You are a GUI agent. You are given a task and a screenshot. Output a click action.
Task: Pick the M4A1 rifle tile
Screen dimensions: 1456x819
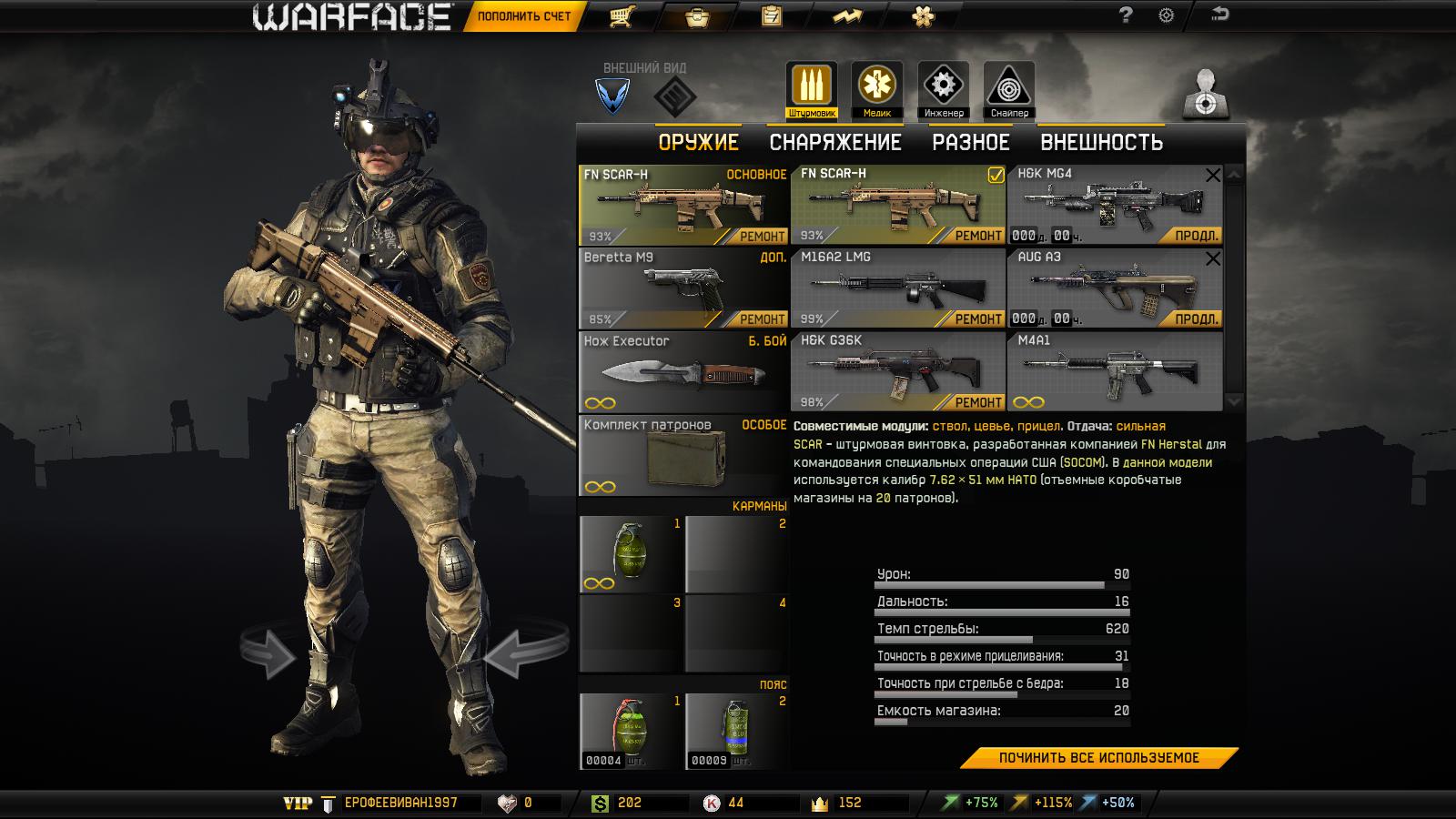click(1114, 370)
